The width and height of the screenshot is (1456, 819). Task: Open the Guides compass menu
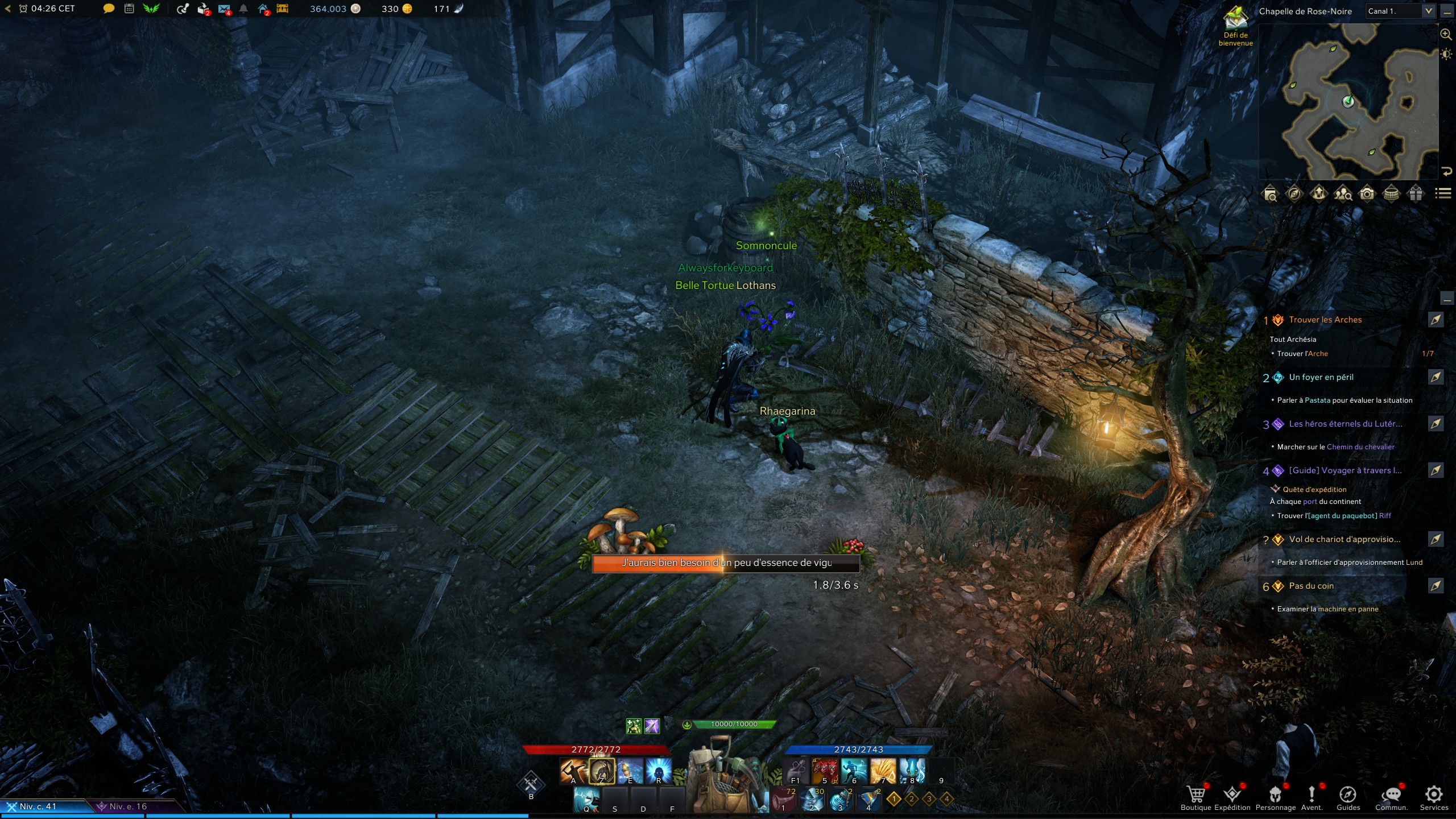[1347, 795]
